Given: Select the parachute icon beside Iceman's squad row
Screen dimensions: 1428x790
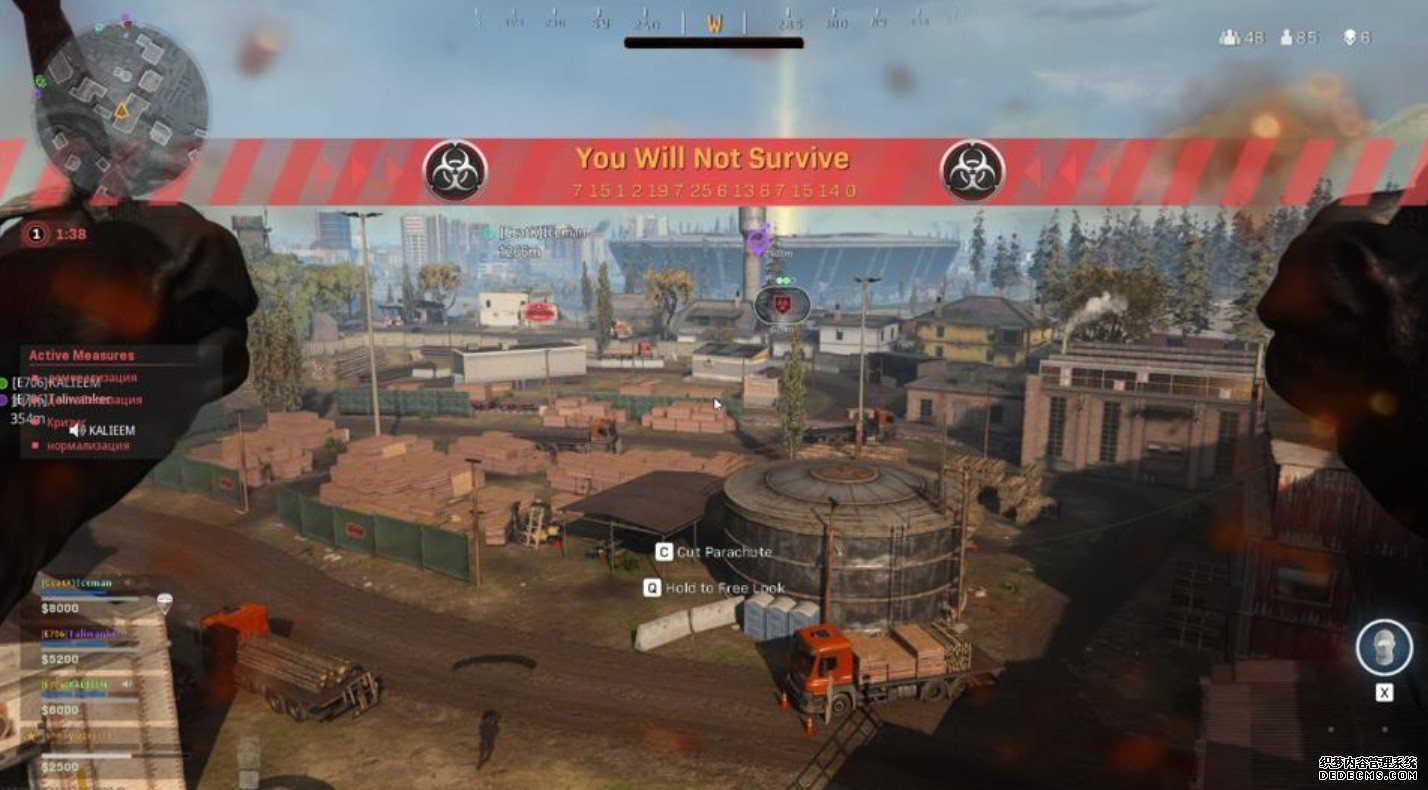Looking at the screenshot, I should point(165,603).
